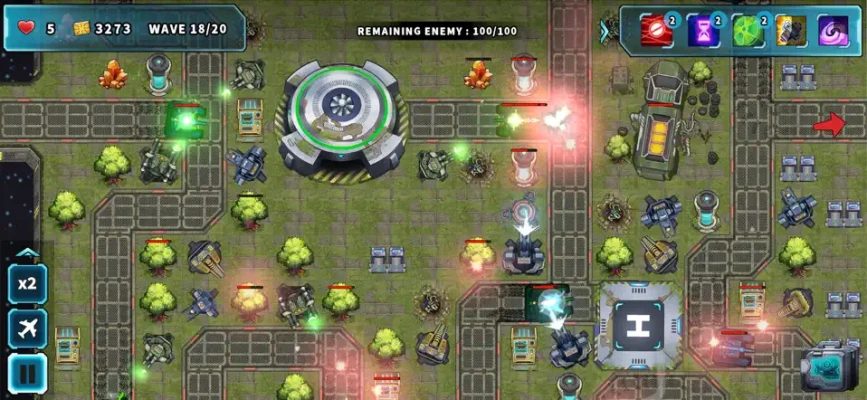Call the airplane airstrike button
867x400 pixels.
pyautogui.click(x=27, y=328)
